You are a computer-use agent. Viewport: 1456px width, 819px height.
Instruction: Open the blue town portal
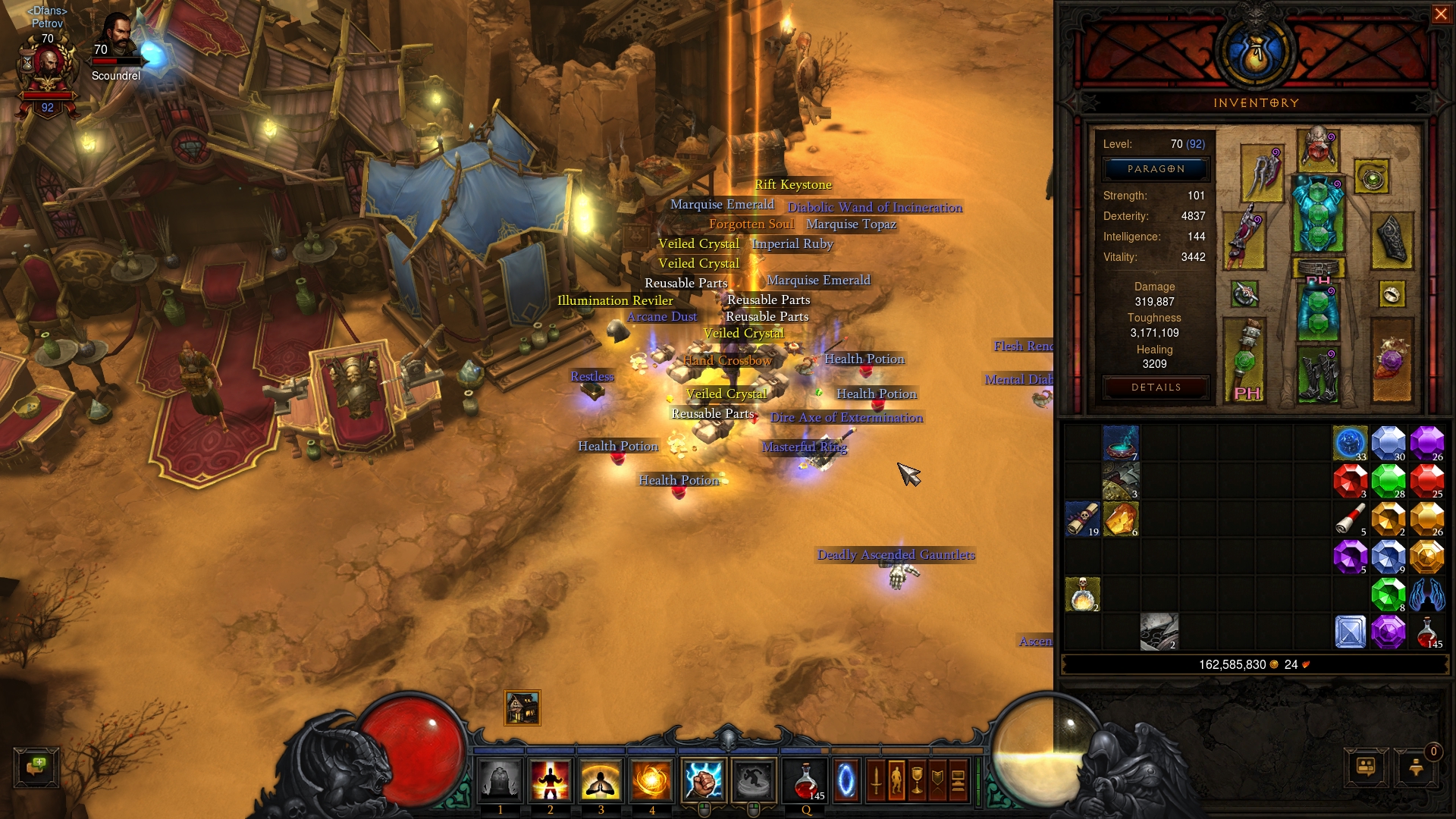[846, 780]
